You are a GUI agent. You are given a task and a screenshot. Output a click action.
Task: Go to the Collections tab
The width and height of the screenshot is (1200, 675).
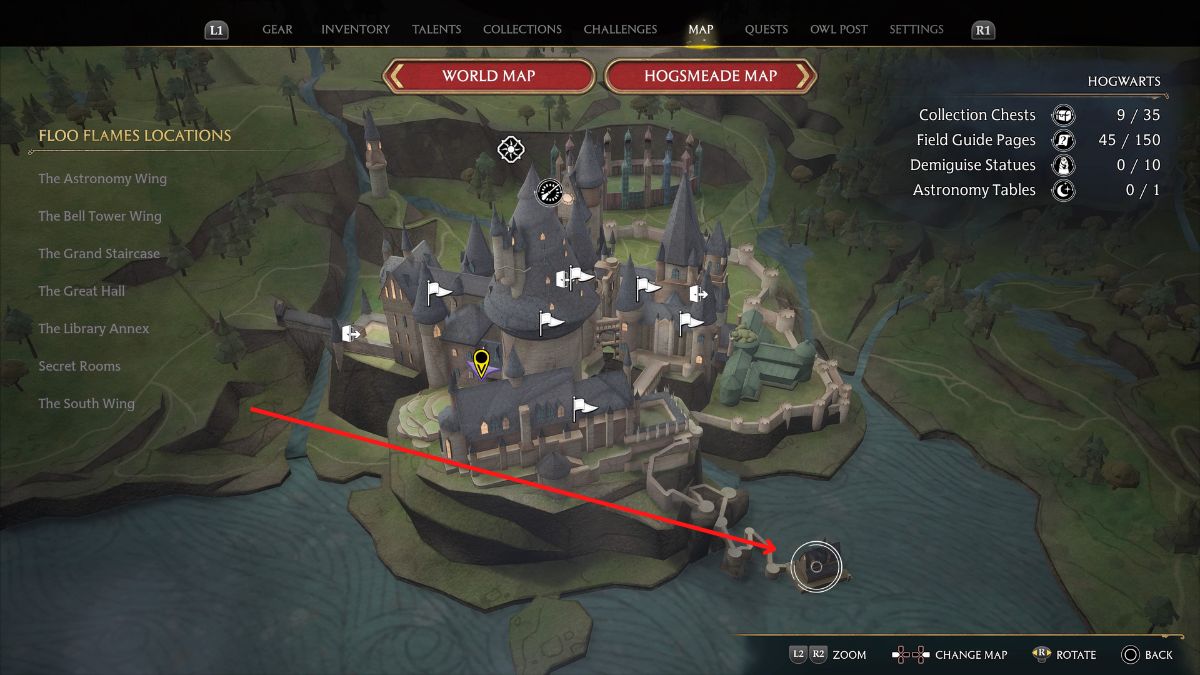coord(522,30)
